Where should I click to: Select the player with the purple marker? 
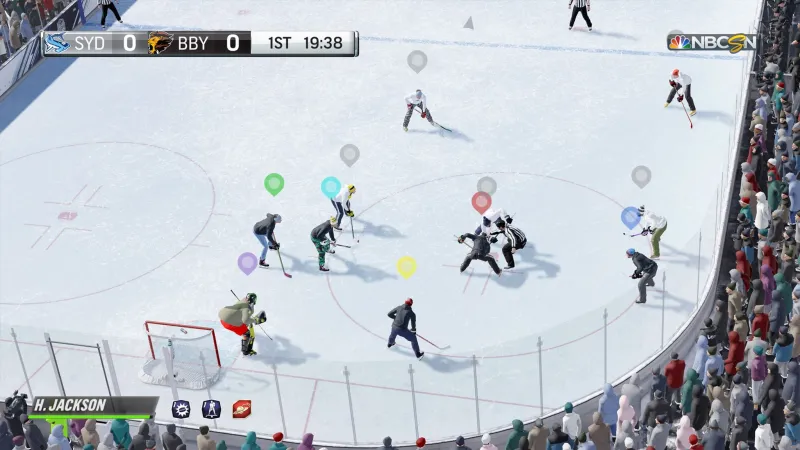242,322
